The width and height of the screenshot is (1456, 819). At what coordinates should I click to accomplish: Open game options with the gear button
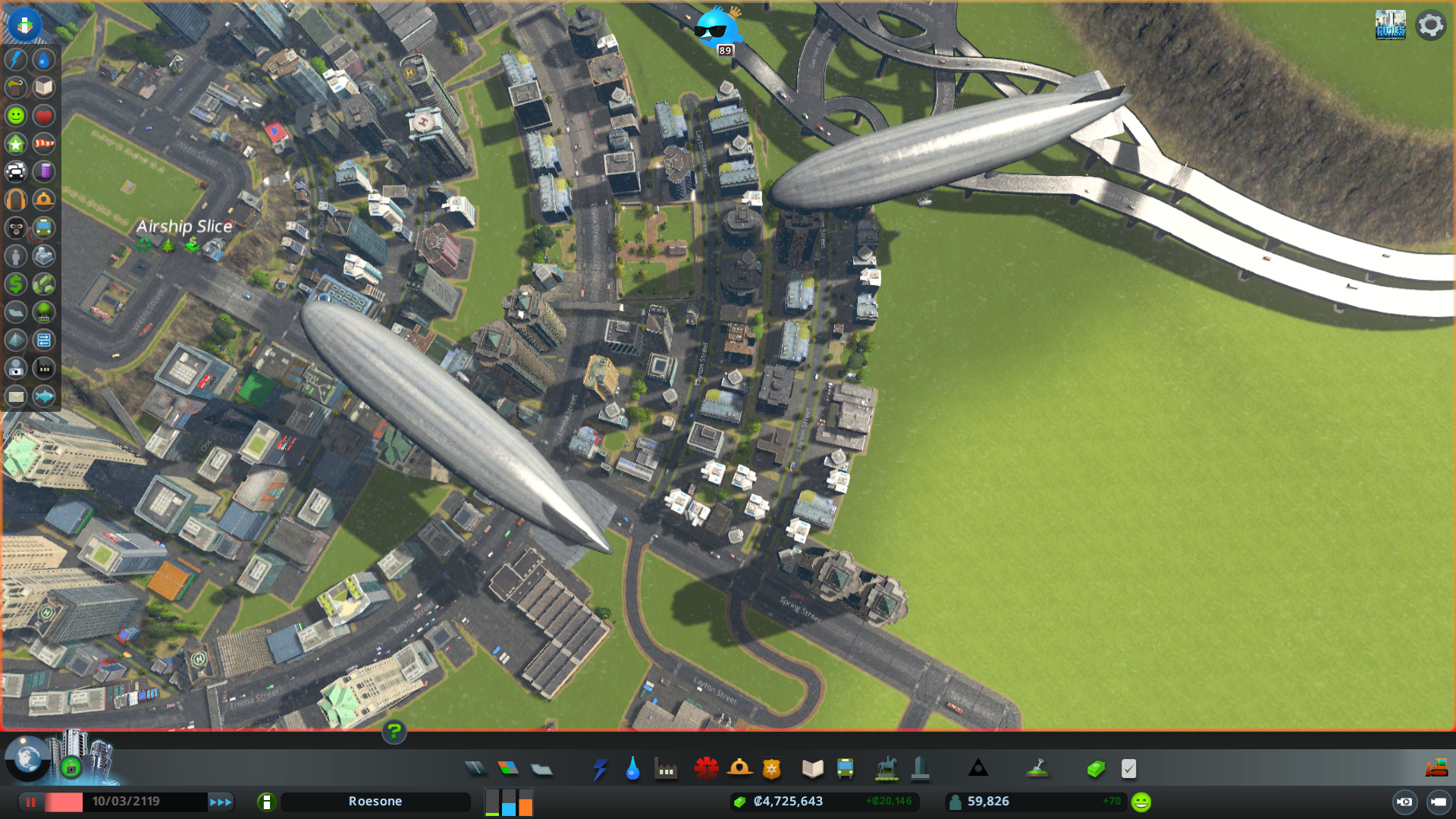(x=1429, y=24)
